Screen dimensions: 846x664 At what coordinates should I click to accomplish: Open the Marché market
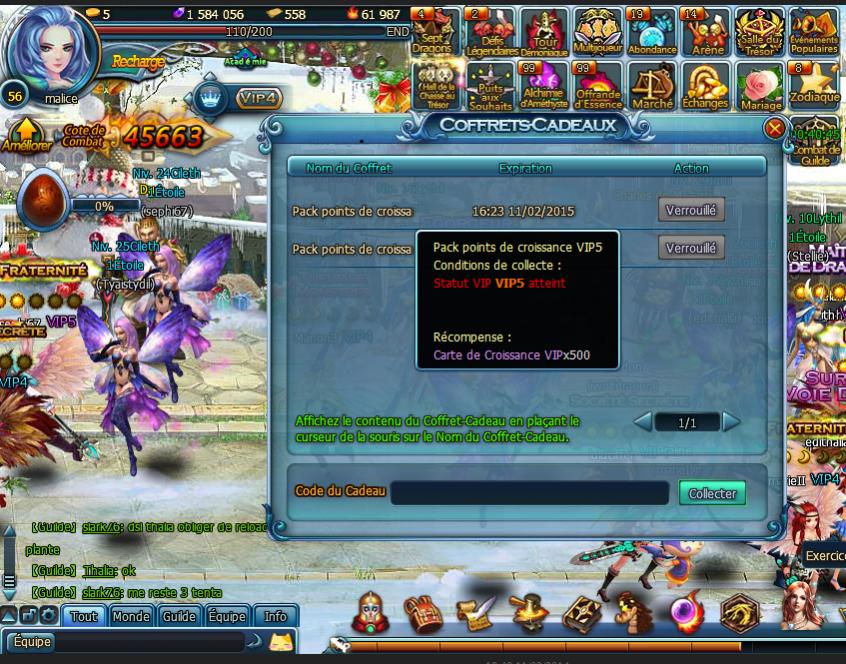coord(652,87)
